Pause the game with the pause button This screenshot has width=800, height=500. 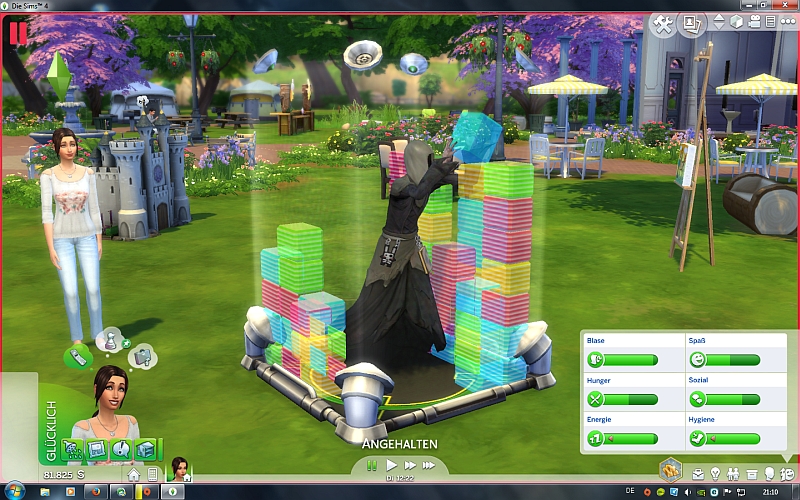[372, 465]
